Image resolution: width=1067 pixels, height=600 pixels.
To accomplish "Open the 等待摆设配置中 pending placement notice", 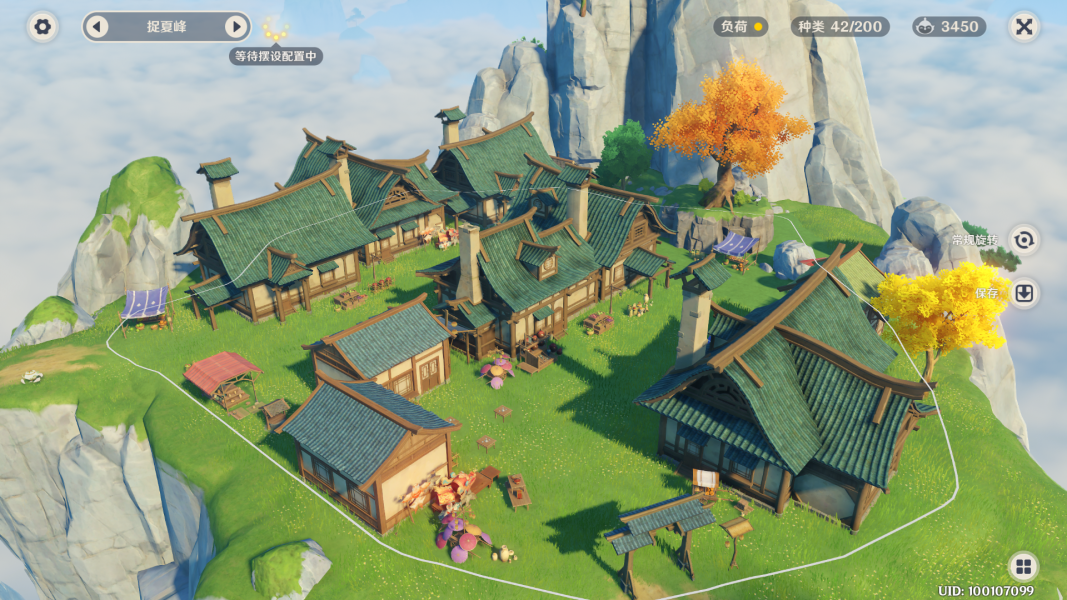I will coord(275,56).
